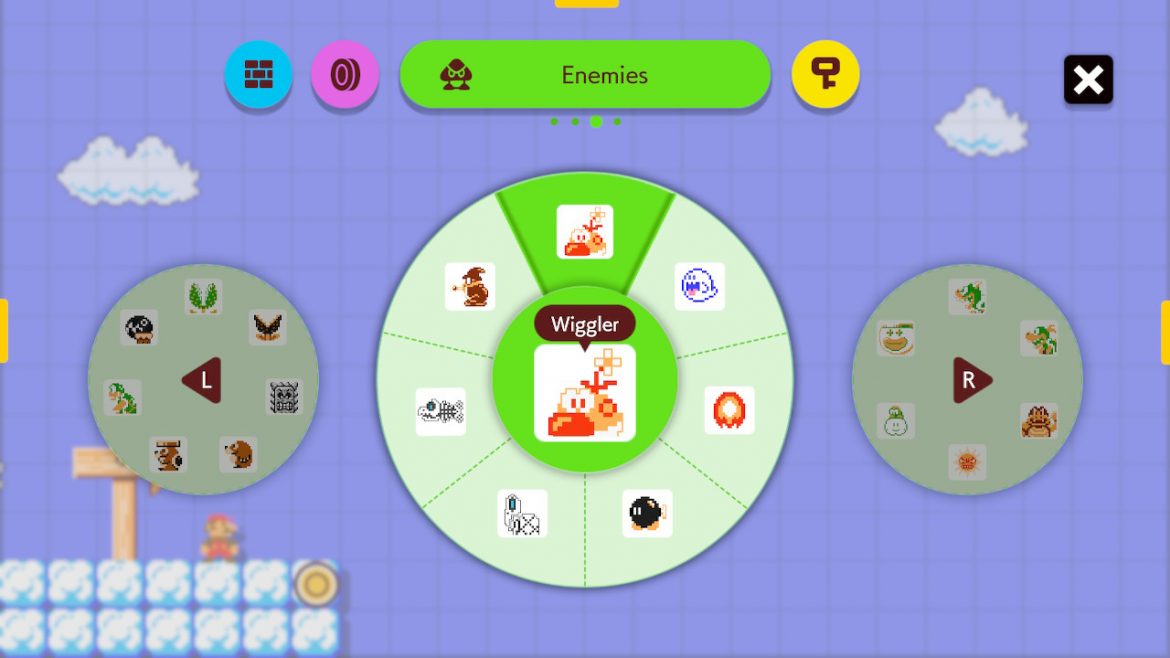Select the Fish Bone enemy

coord(440,411)
